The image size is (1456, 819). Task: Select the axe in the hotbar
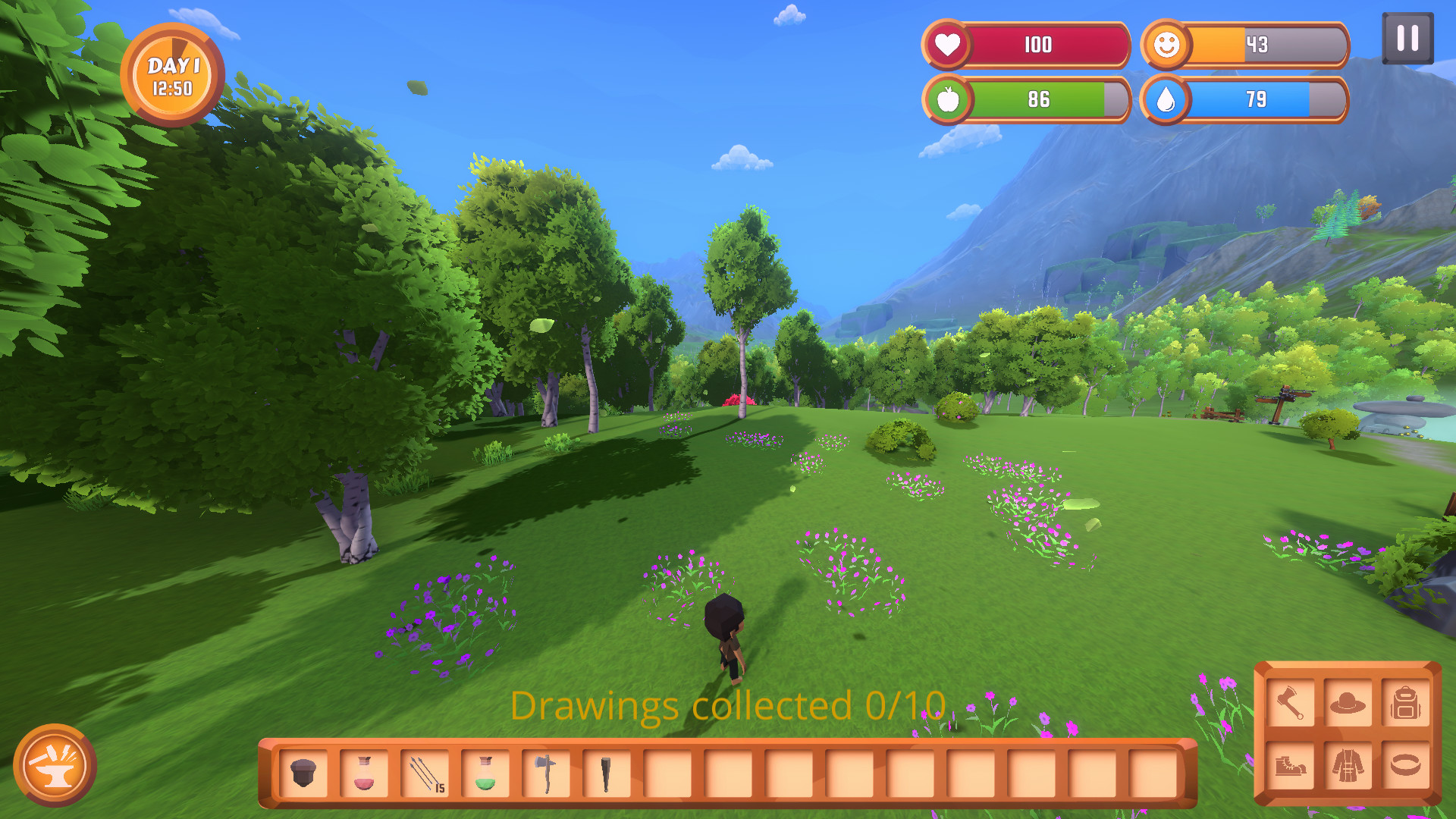[x=546, y=773]
